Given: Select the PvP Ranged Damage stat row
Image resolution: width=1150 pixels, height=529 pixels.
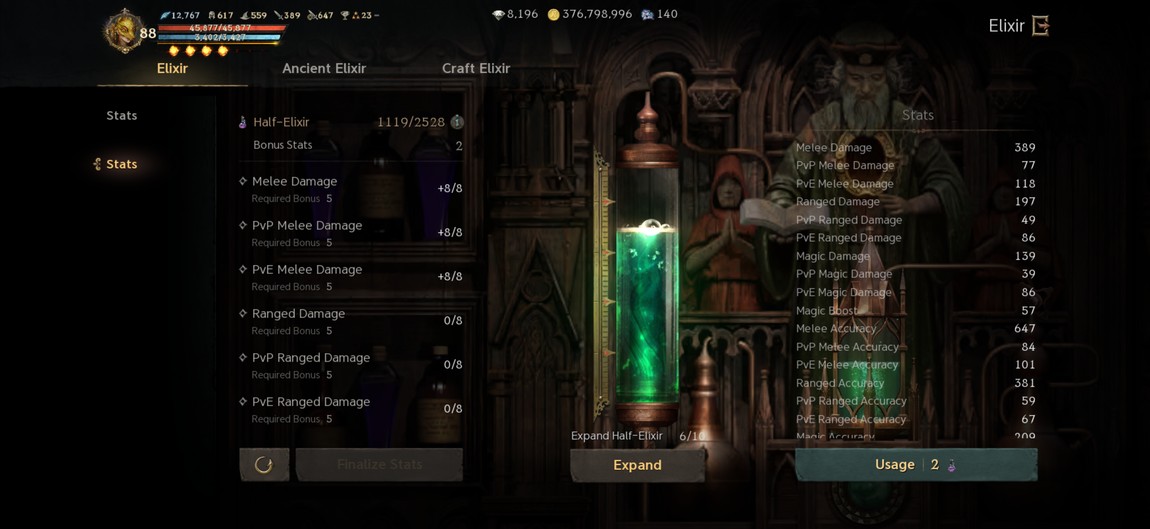Looking at the screenshot, I should pos(350,364).
